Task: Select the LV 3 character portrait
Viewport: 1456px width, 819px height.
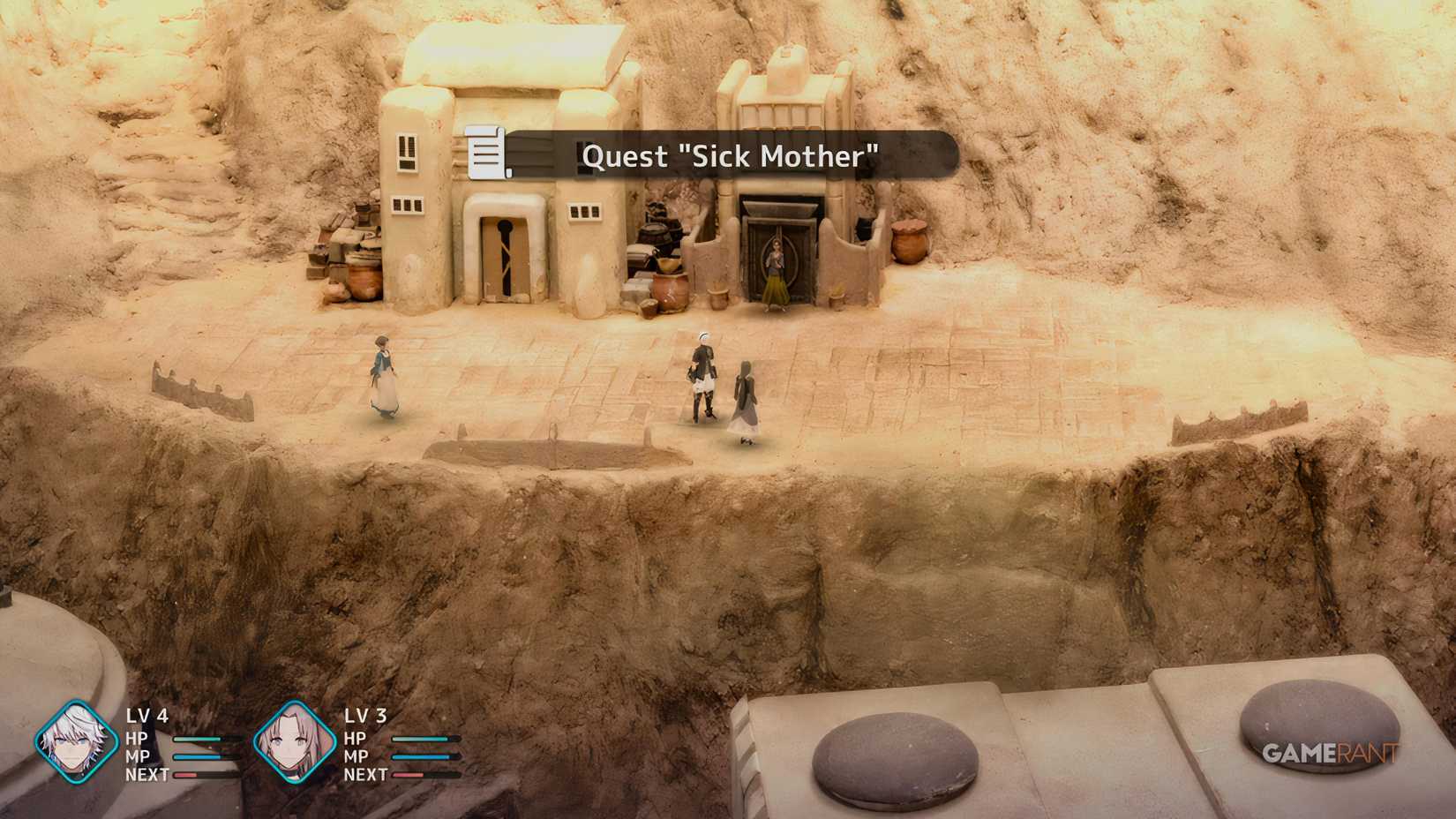Action: tap(296, 742)
